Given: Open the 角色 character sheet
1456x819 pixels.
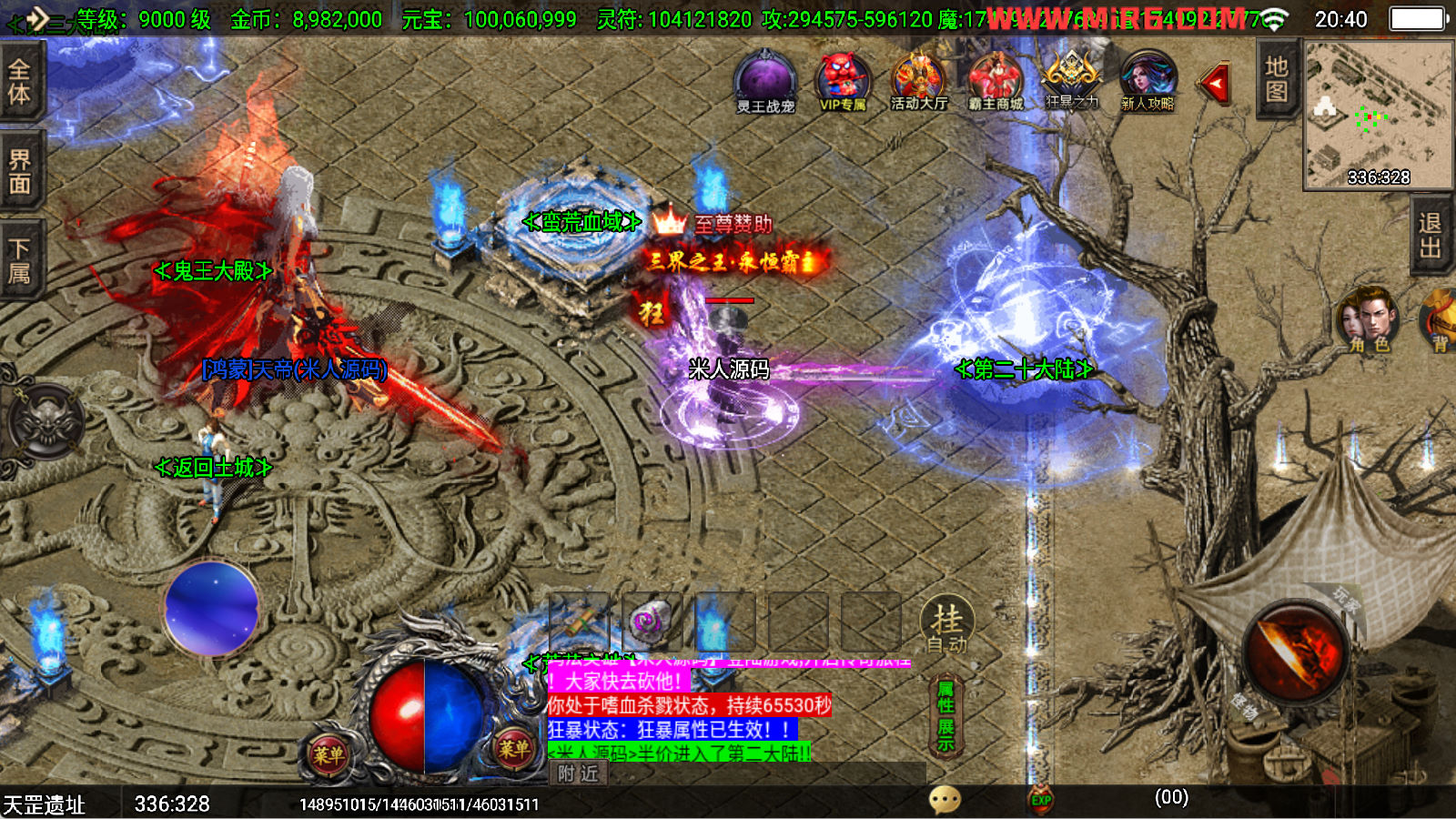Looking at the screenshot, I should 1368,319.
